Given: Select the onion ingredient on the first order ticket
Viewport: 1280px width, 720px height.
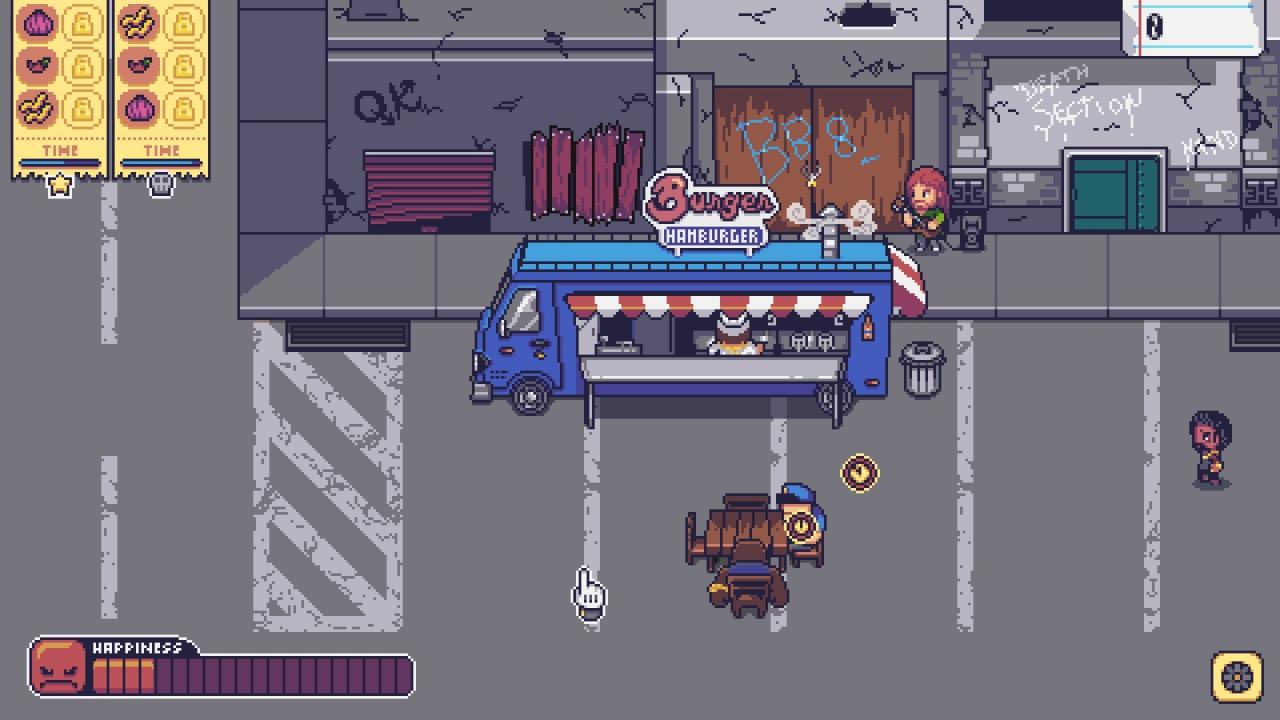Looking at the screenshot, I should (x=36, y=22).
